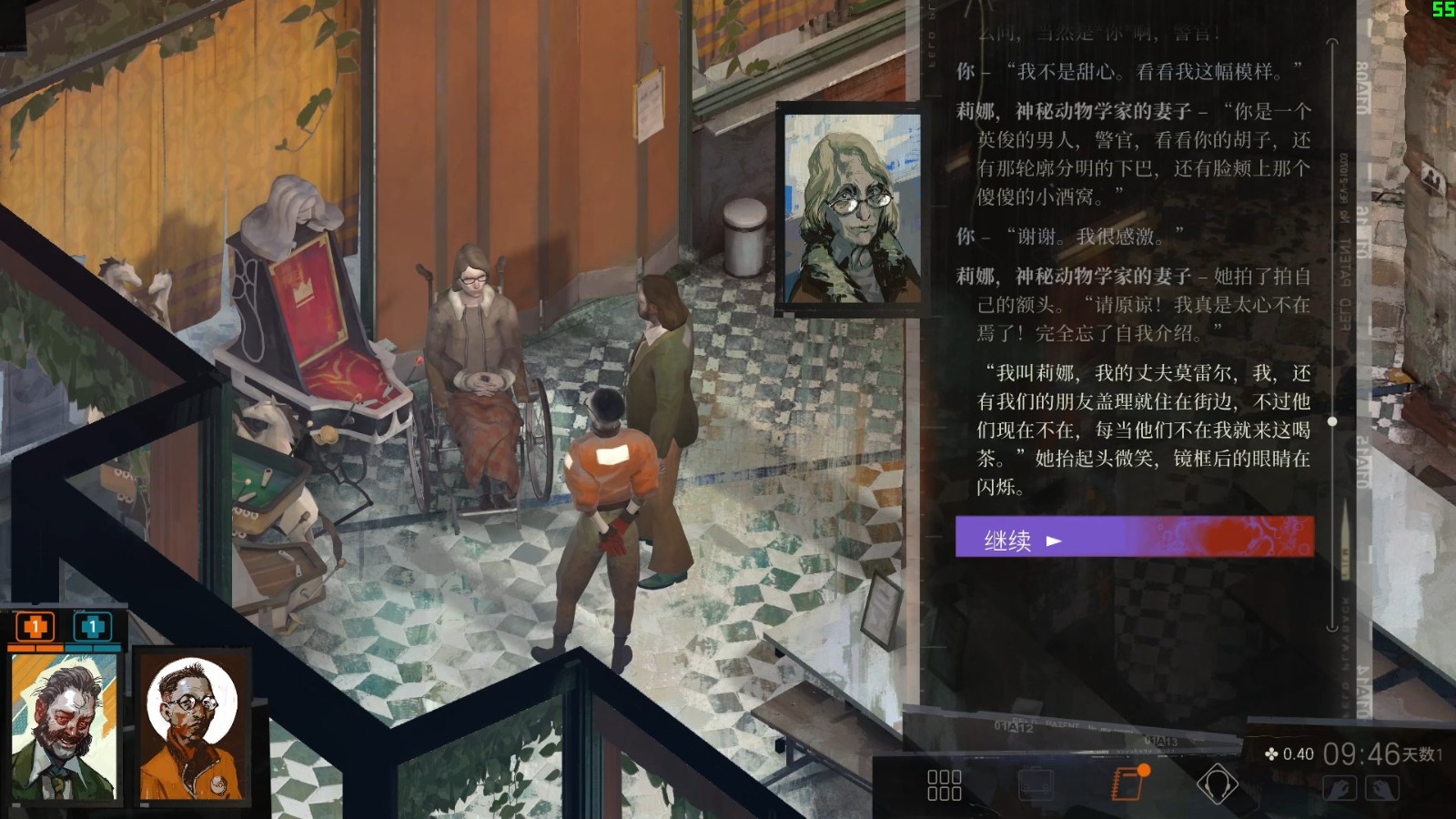Open the character sheet grid icon
Screen dimensions: 1456x819
944,784
